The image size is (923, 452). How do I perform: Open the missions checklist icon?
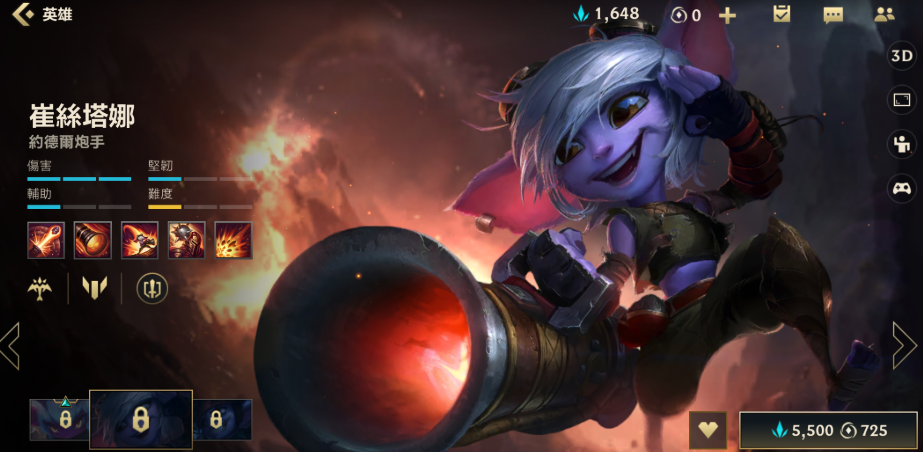click(782, 15)
